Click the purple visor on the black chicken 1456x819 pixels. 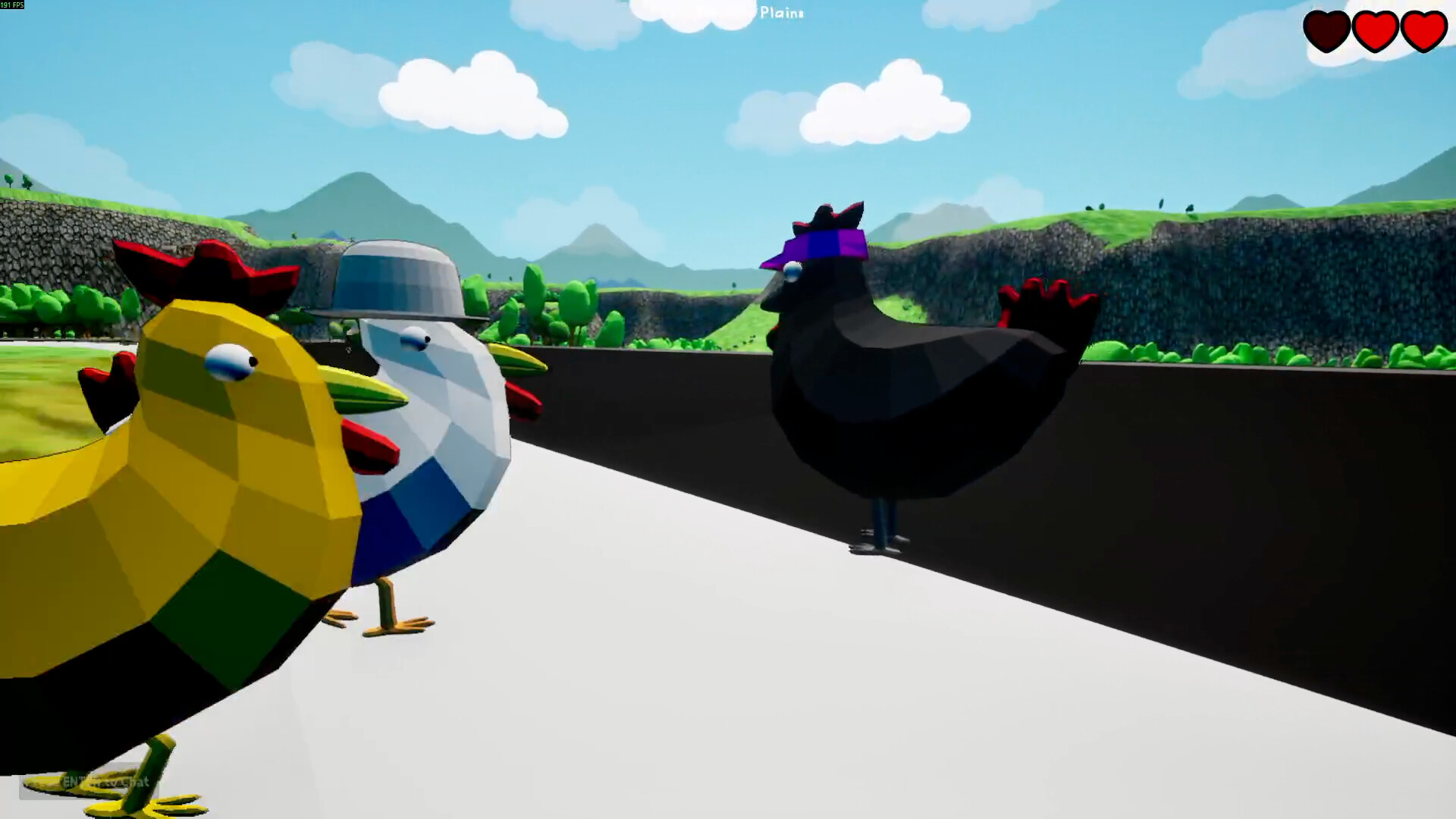tap(815, 246)
